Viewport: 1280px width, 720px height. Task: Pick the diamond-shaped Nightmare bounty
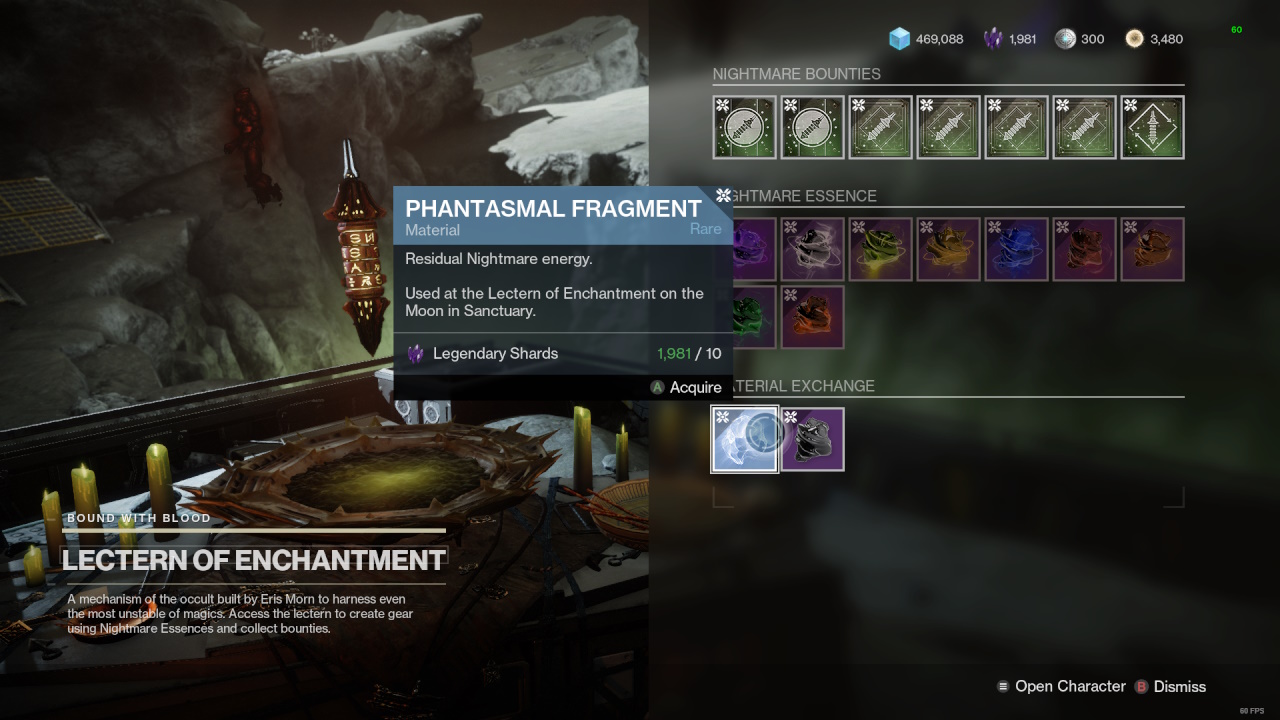click(1153, 127)
